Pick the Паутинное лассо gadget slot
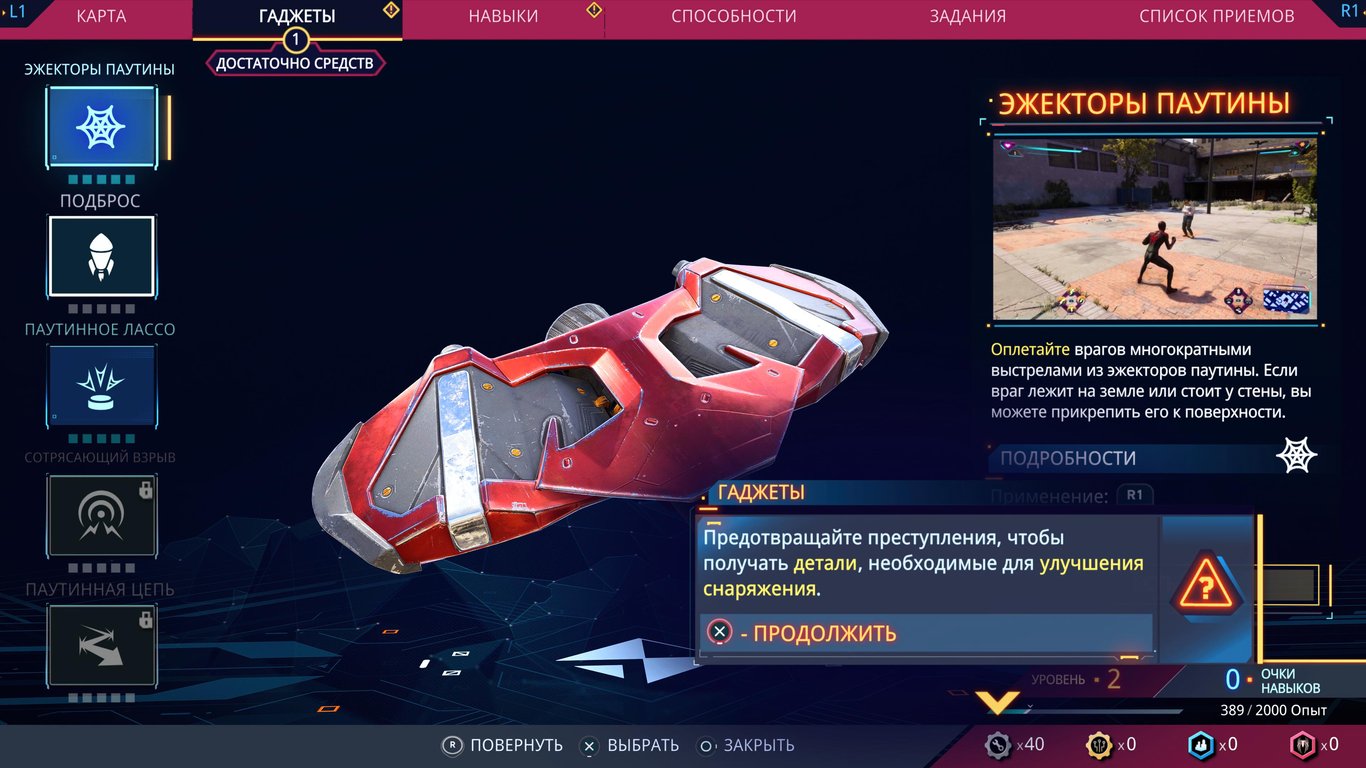Viewport: 1366px width, 768px height. point(101,386)
